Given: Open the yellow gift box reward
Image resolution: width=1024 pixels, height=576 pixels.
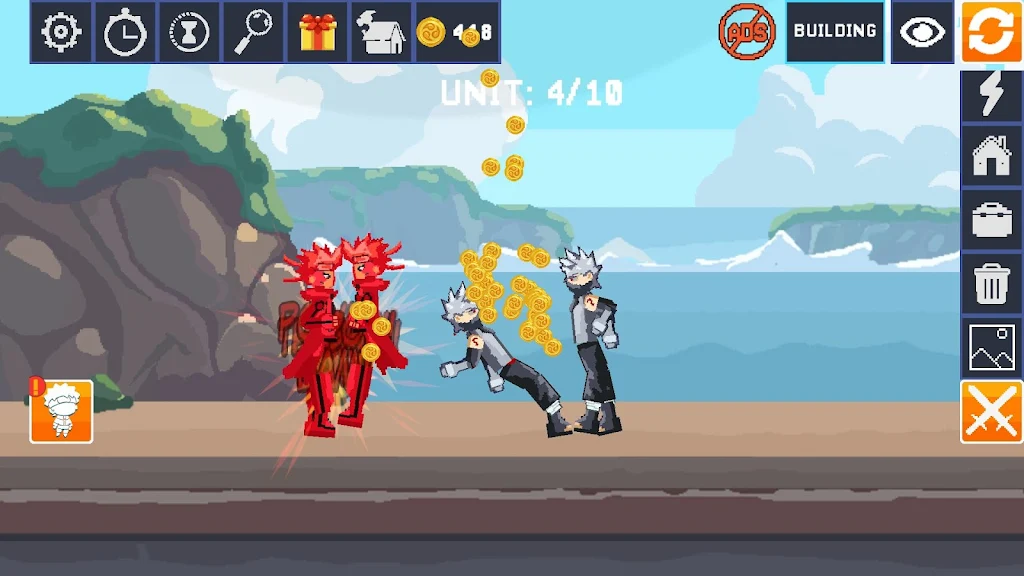Looking at the screenshot, I should (318, 32).
